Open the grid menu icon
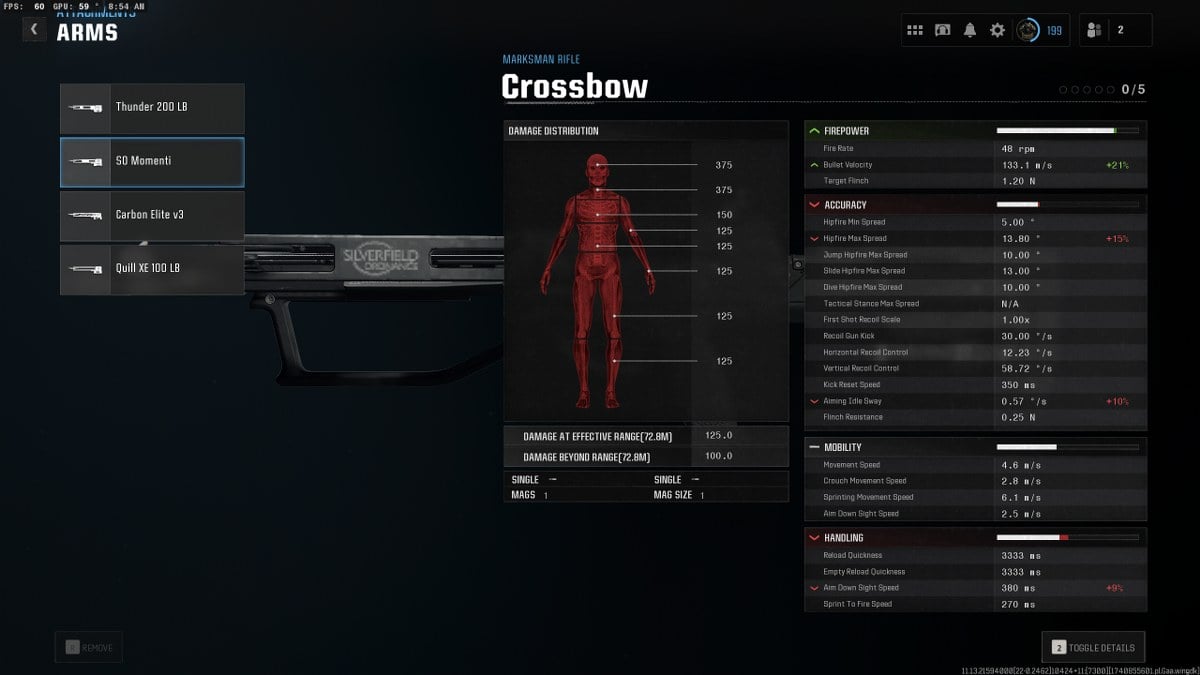1200x675 pixels. pos(915,30)
